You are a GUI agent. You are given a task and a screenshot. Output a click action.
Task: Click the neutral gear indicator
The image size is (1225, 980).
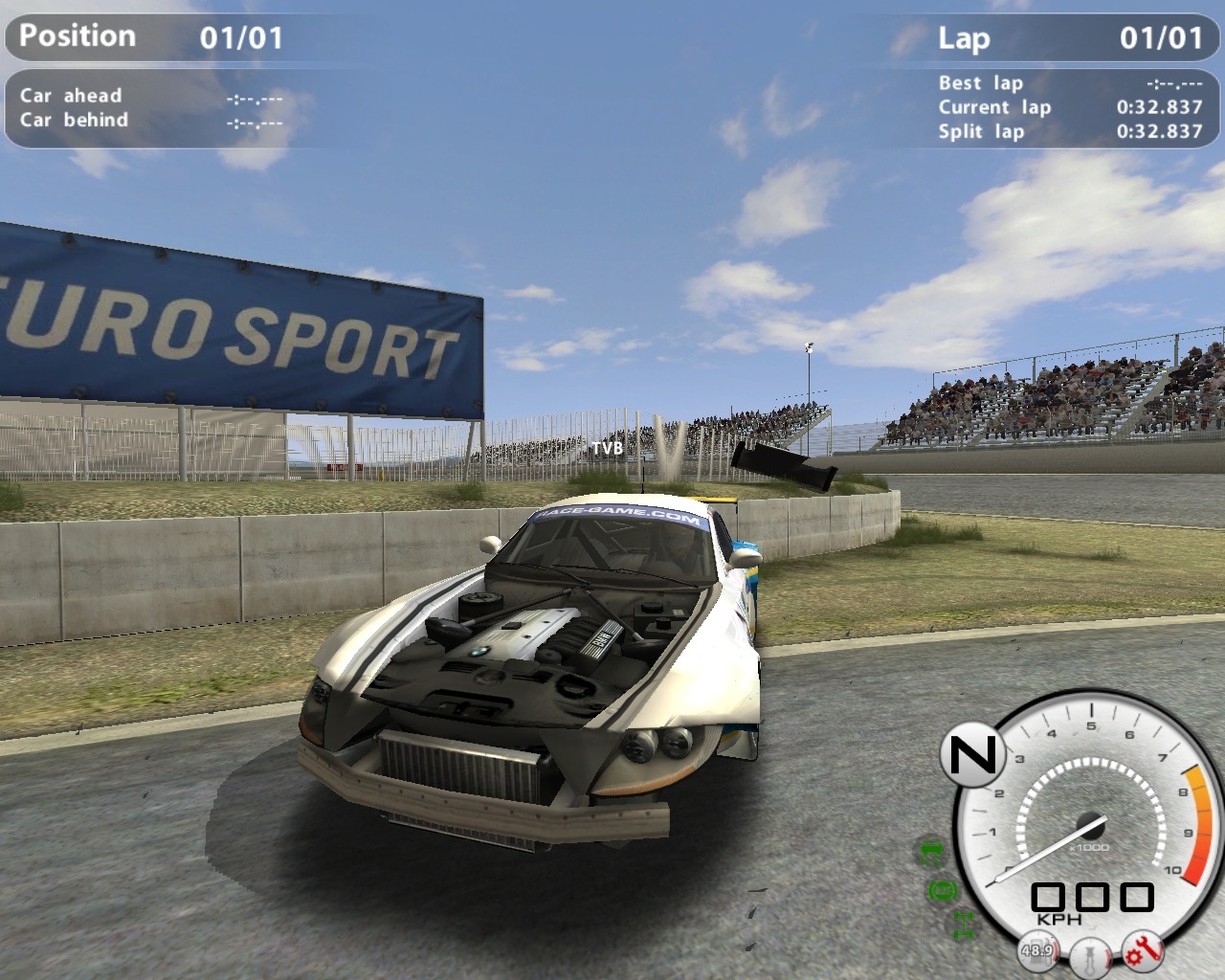(972, 756)
